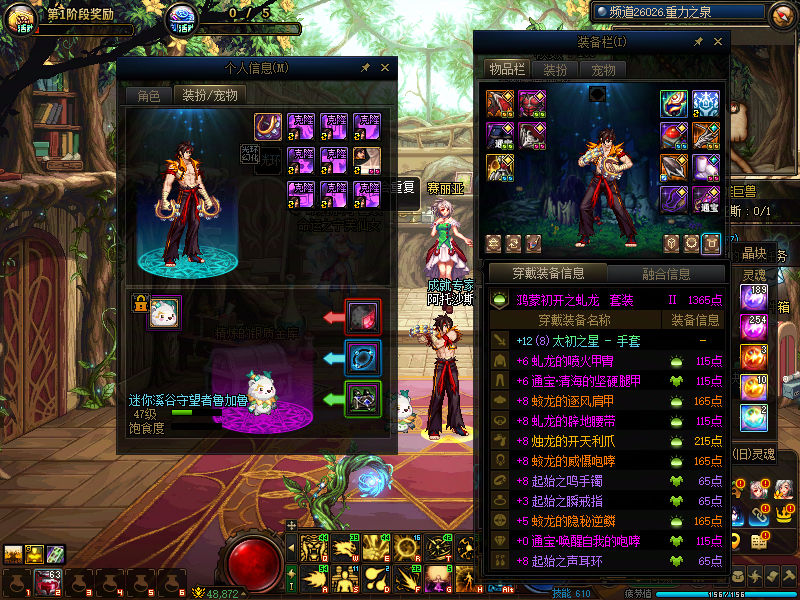The height and width of the screenshot is (600, 800).
Task: Close the equipment panel
Action: click(x=717, y=42)
